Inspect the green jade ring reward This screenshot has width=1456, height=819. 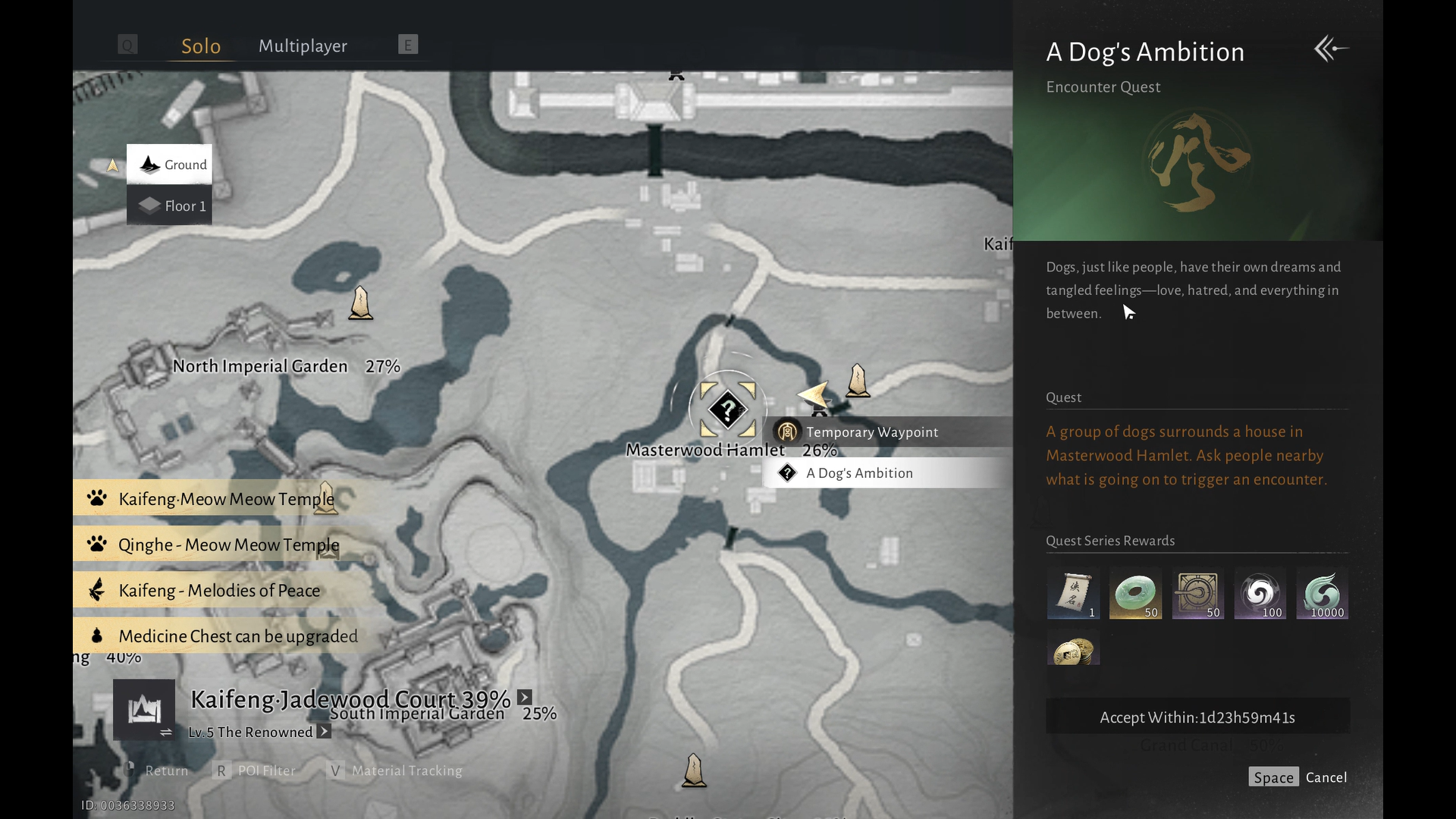[1135, 593]
